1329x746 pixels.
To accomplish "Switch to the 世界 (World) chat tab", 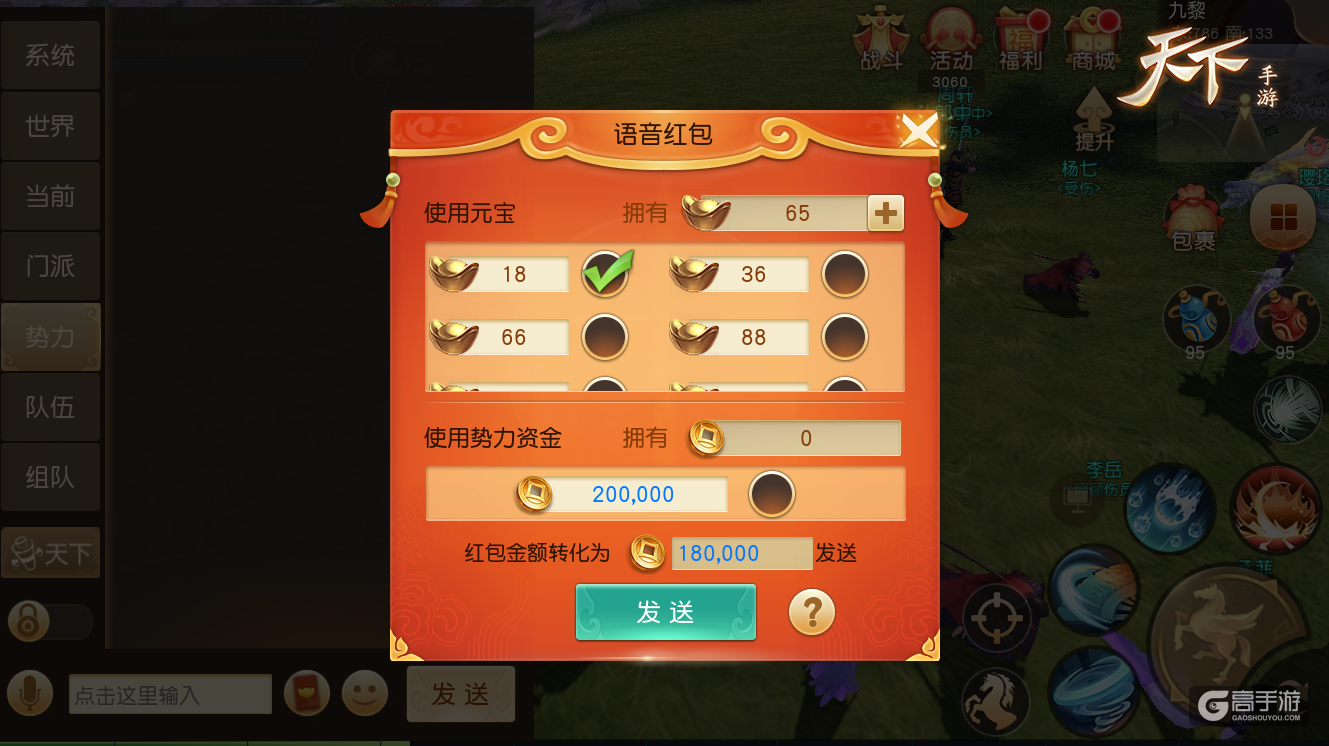I will tap(50, 125).
